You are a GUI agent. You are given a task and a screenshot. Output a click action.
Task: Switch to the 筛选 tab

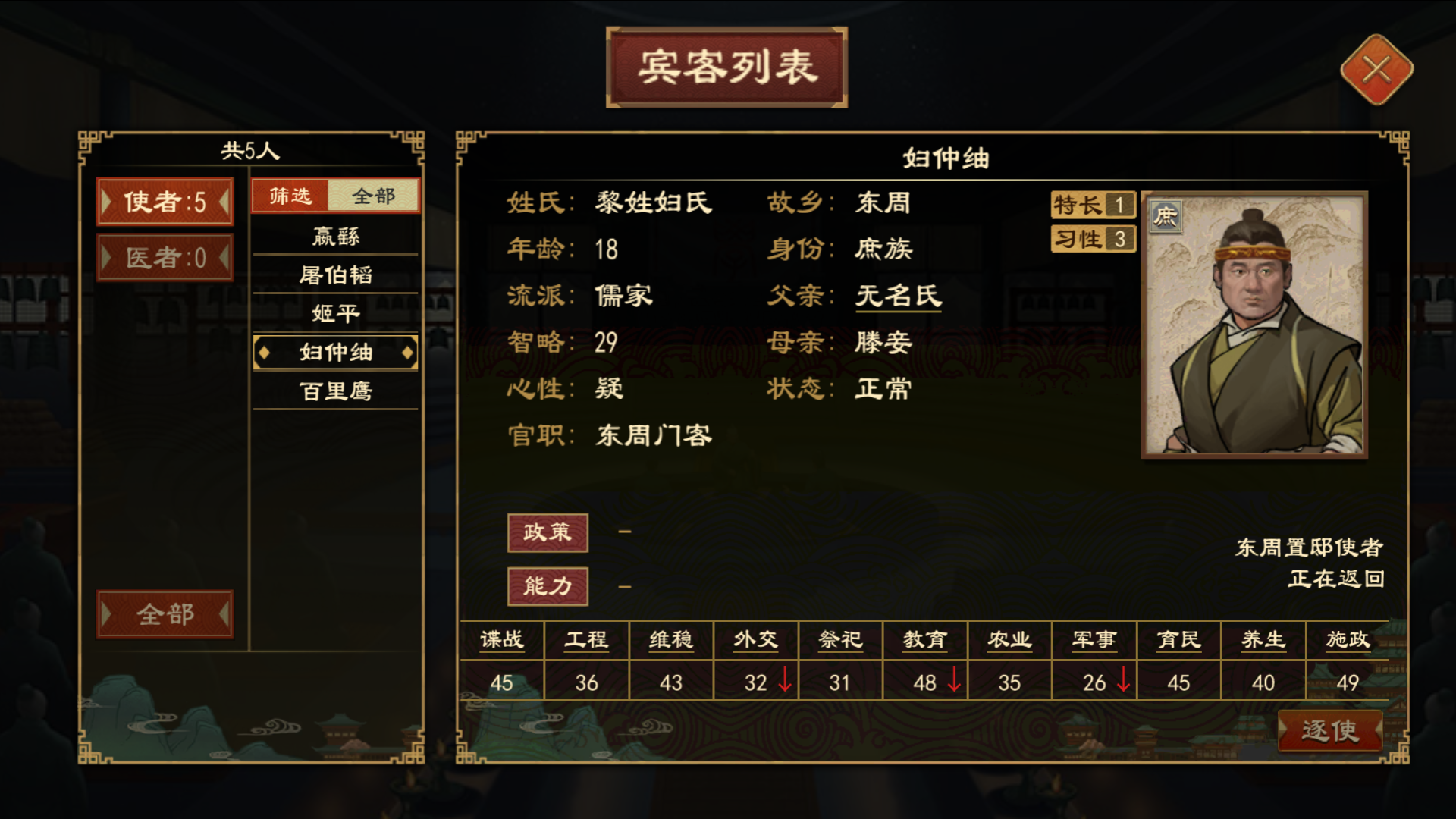pos(290,195)
